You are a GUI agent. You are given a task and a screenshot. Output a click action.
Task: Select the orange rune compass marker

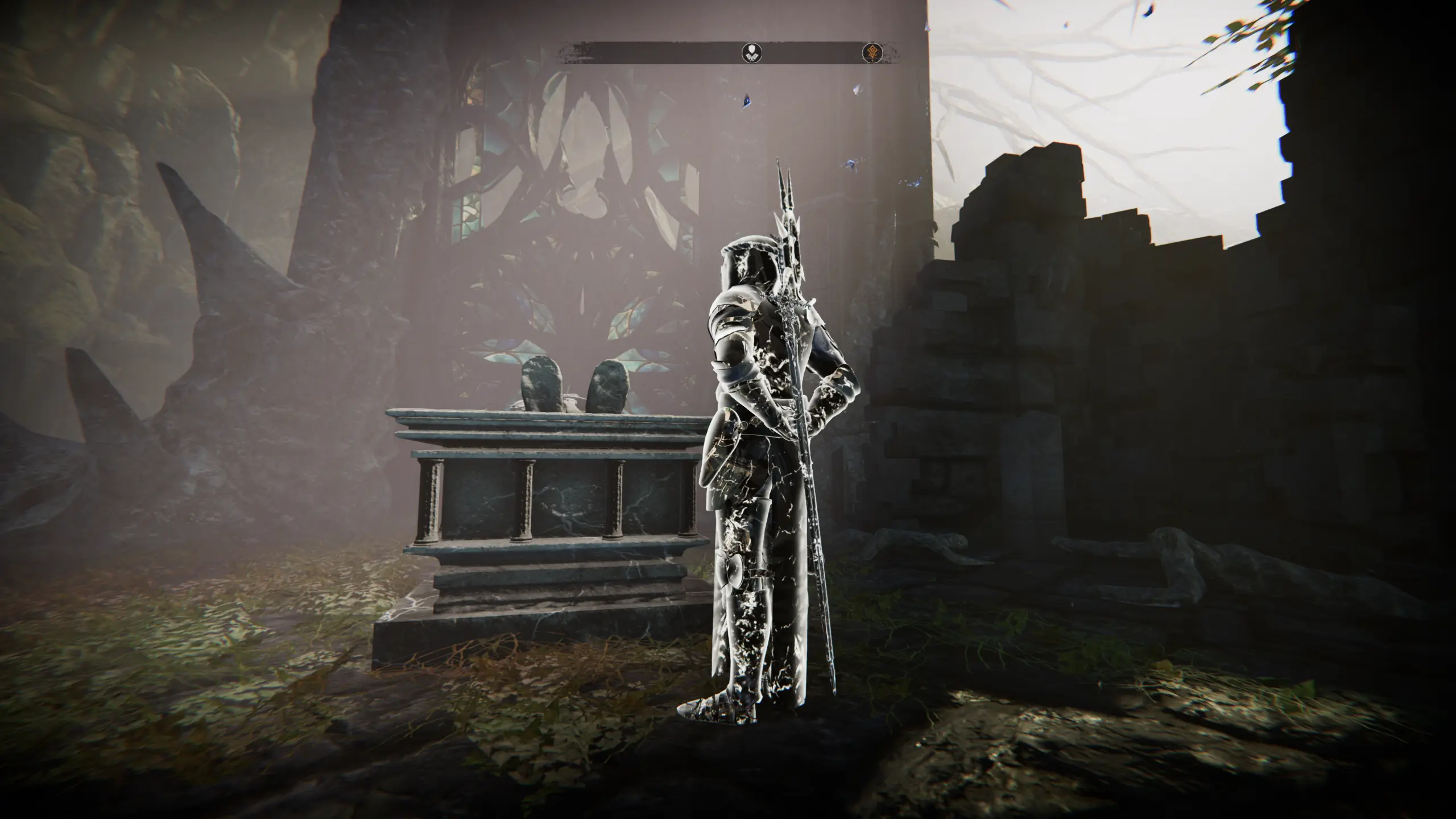[872, 53]
